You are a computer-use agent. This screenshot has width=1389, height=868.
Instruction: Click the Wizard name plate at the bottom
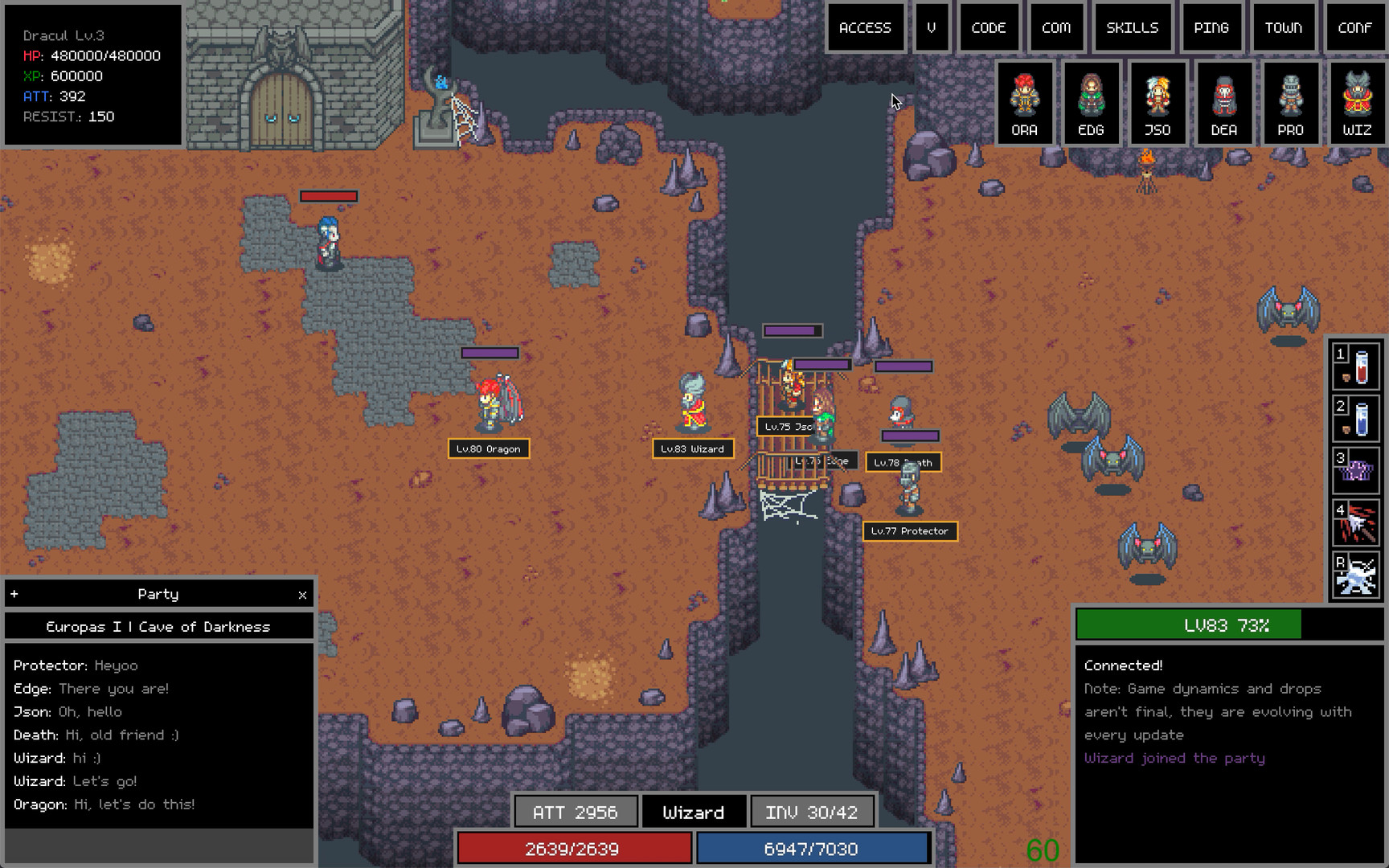[x=694, y=812]
